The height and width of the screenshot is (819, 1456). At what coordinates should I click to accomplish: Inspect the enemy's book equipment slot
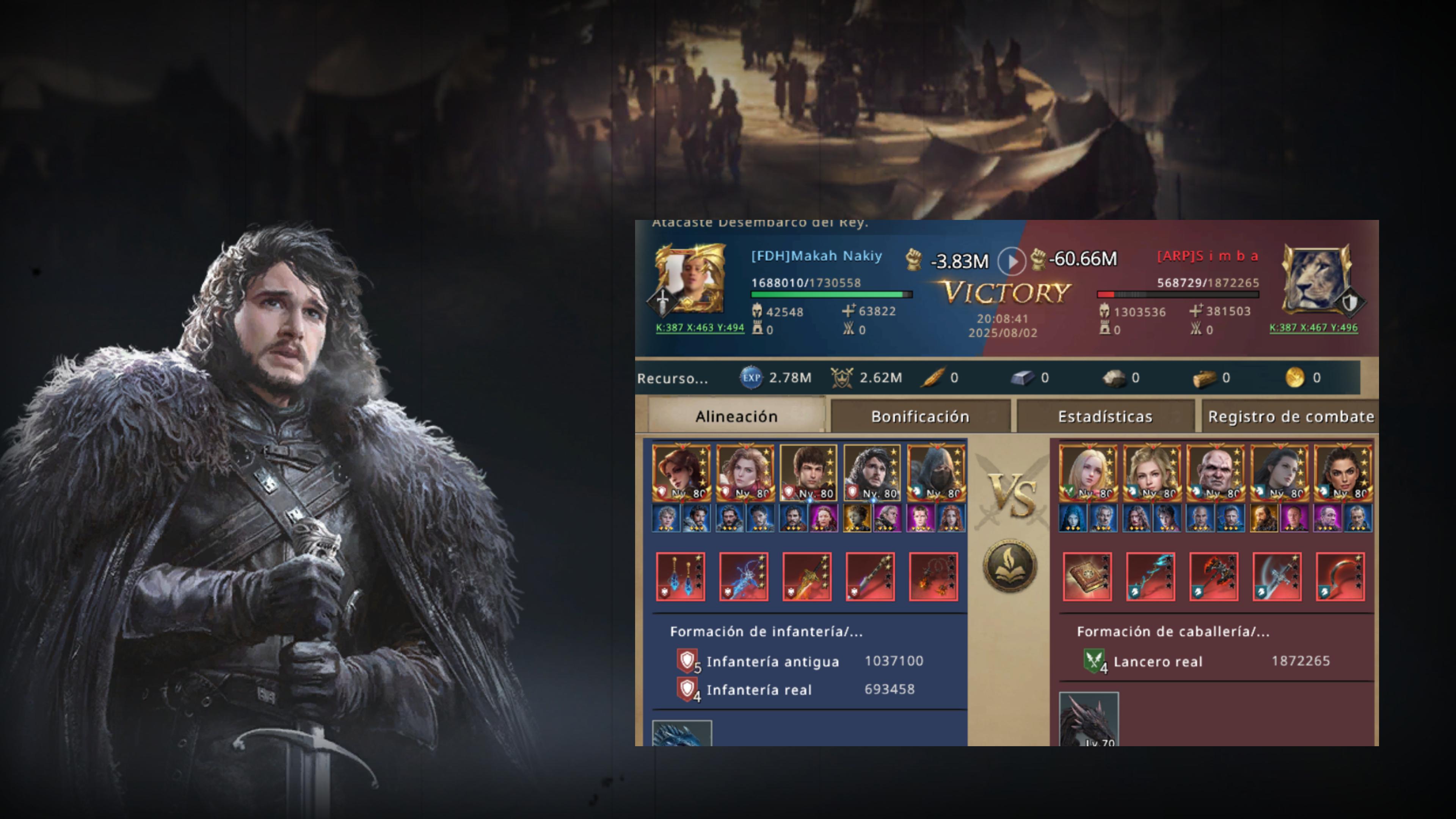click(x=1087, y=576)
